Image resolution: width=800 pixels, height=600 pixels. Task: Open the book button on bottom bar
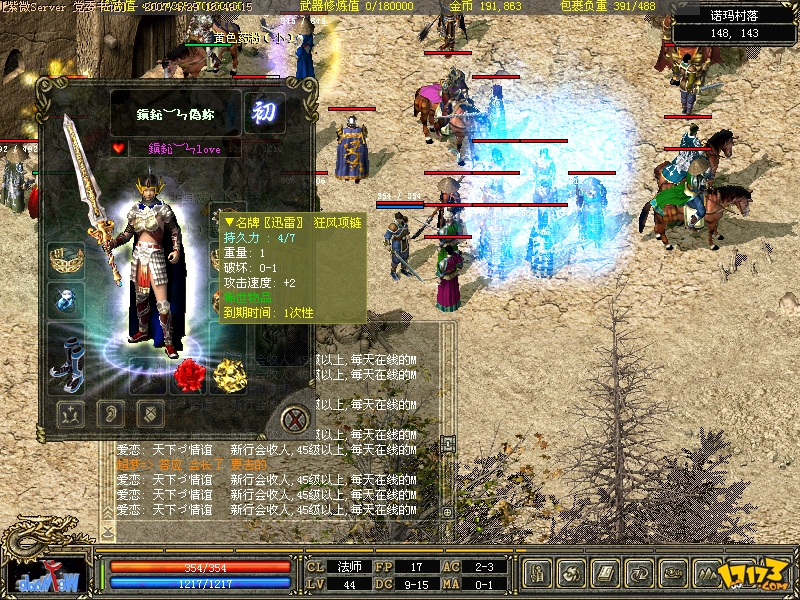click(606, 575)
